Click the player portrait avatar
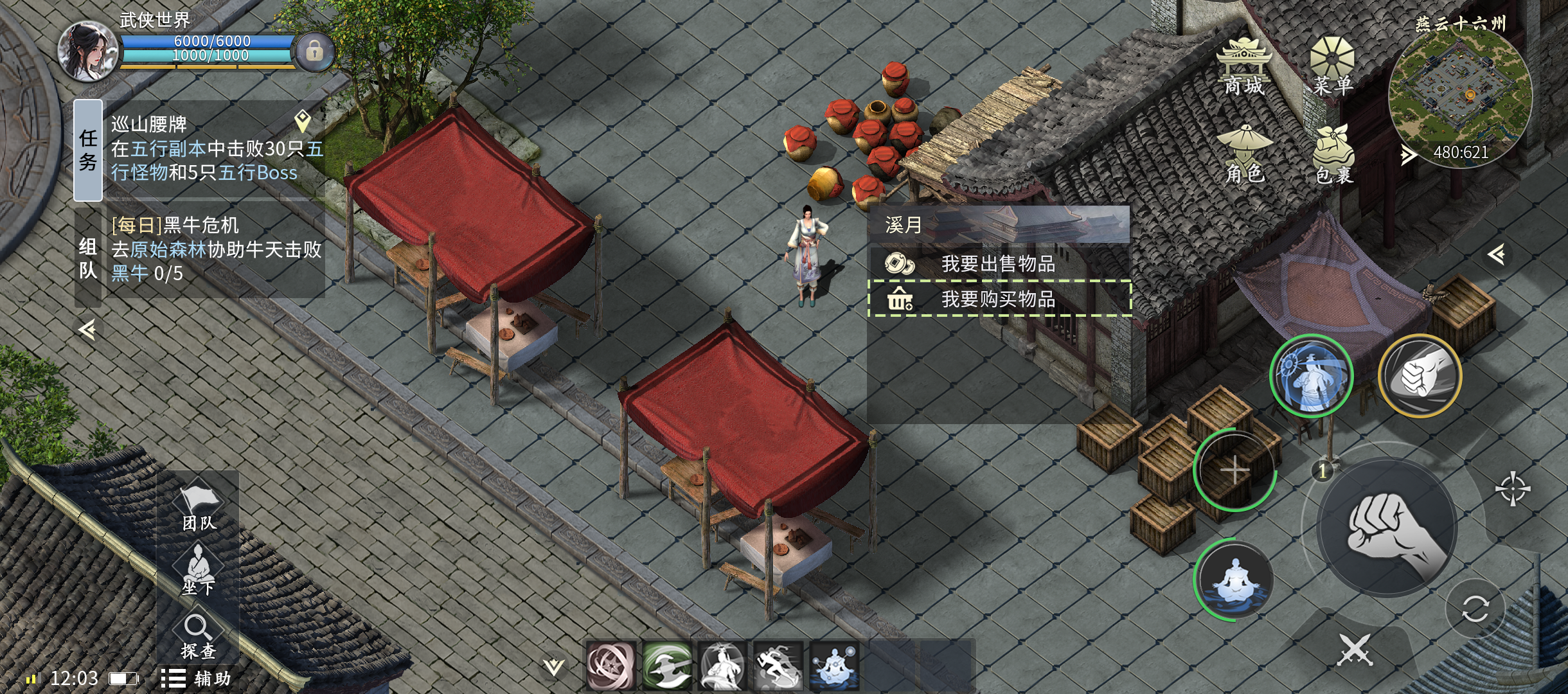The width and height of the screenshot is (1568, 694). (88, 51)
